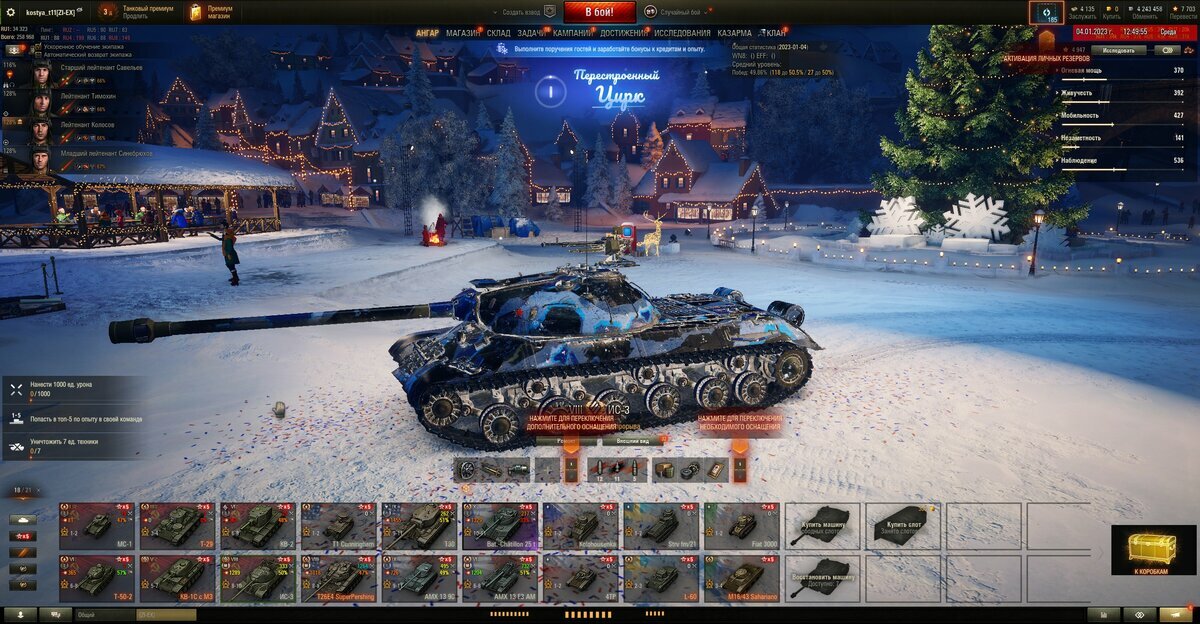Go to the «ЗАДАЧИ» missions tab
Screen dimensions: 1200x624
531,33
